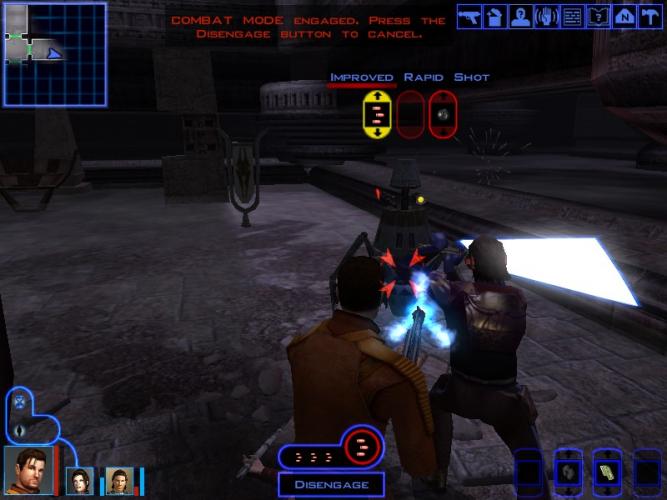
Task: Use the green medpac item slot
Action: click(x=607, y=471)
